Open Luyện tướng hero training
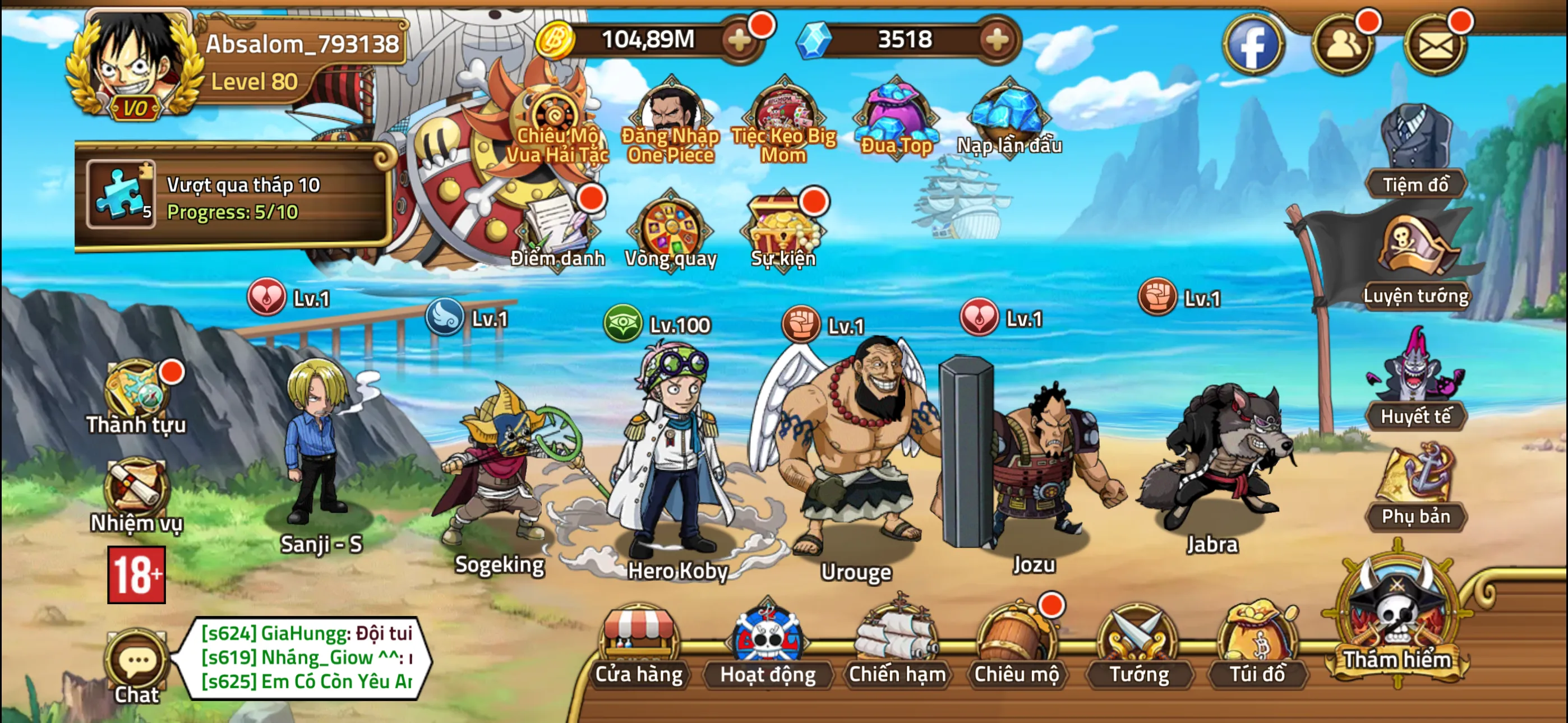This screenshot has width=1568, height=723. point(1415,262)
